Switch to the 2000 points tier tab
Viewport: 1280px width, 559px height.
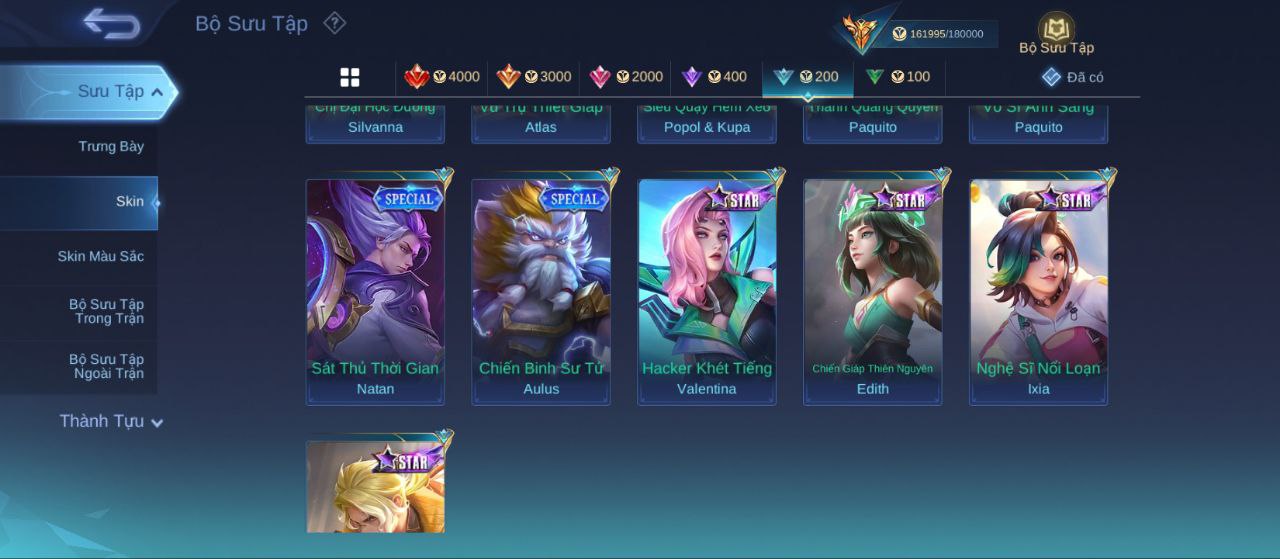point(625,77)
